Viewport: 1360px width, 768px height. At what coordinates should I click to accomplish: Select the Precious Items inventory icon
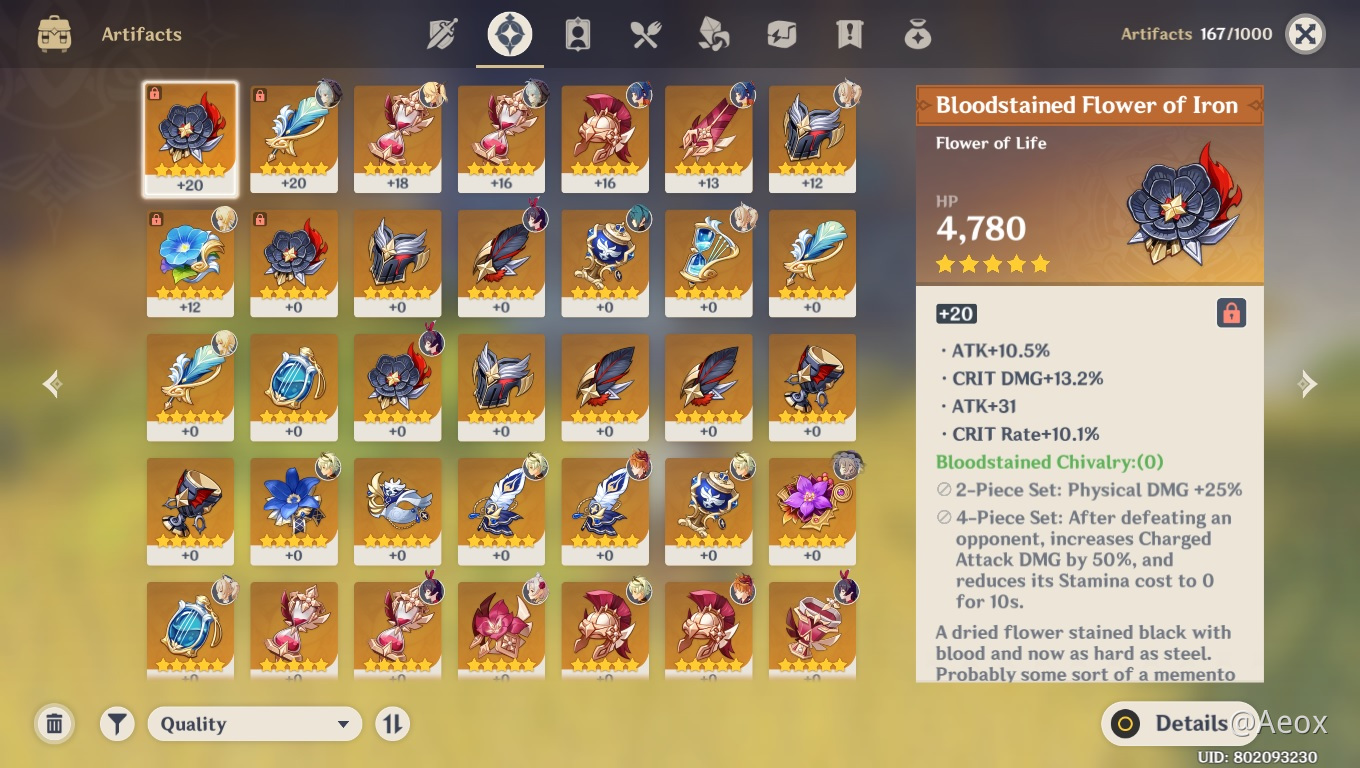pyautogui.click(x=917, y=33)
